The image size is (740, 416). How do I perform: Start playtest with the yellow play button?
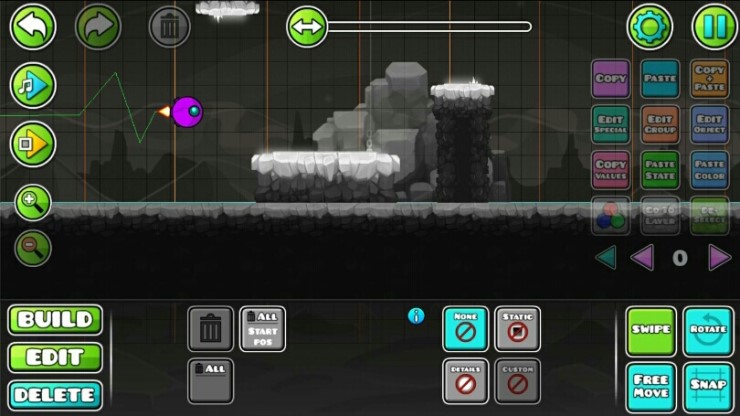pos(32,144)
